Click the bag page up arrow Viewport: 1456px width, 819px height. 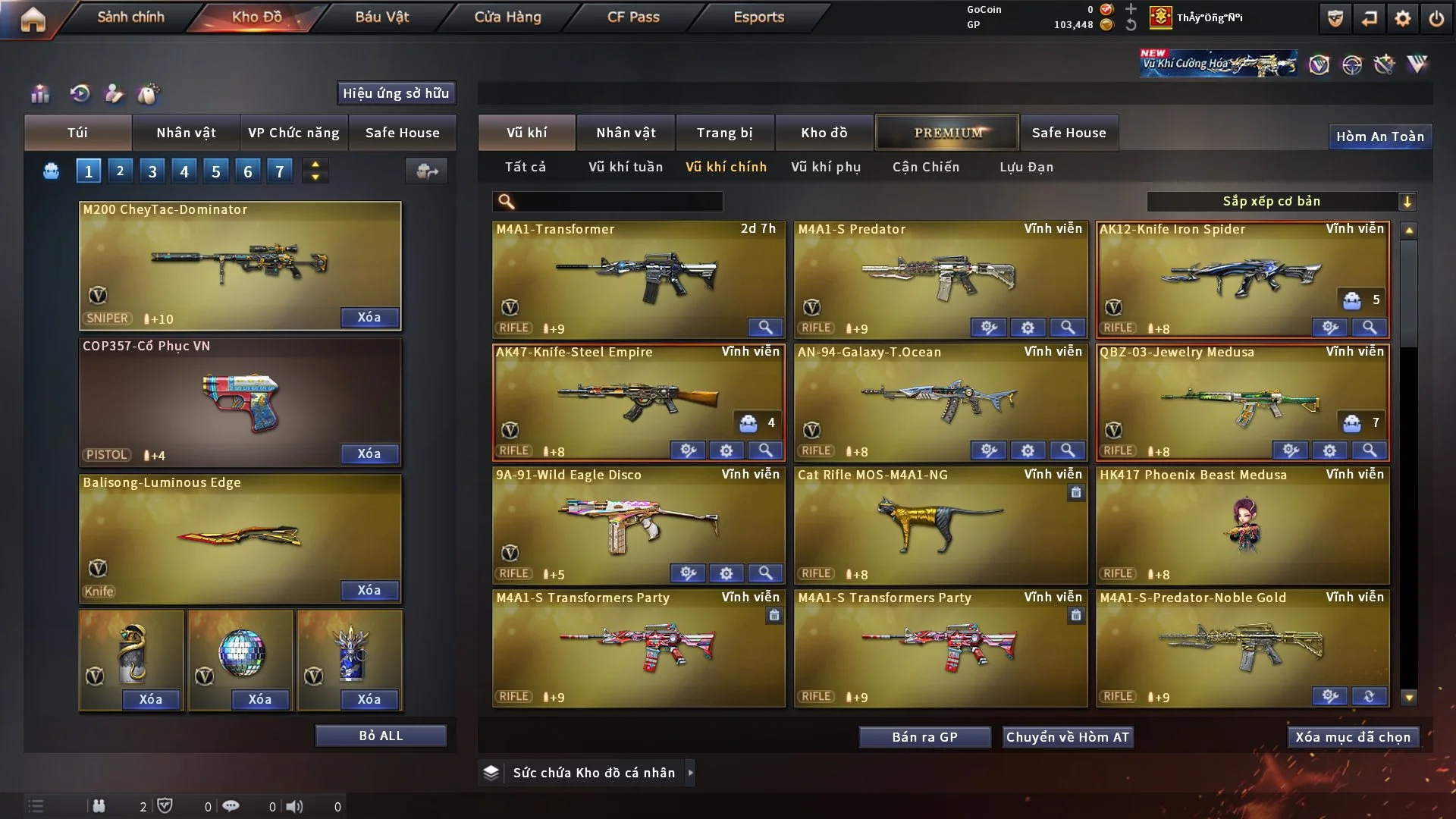(315, 165)
